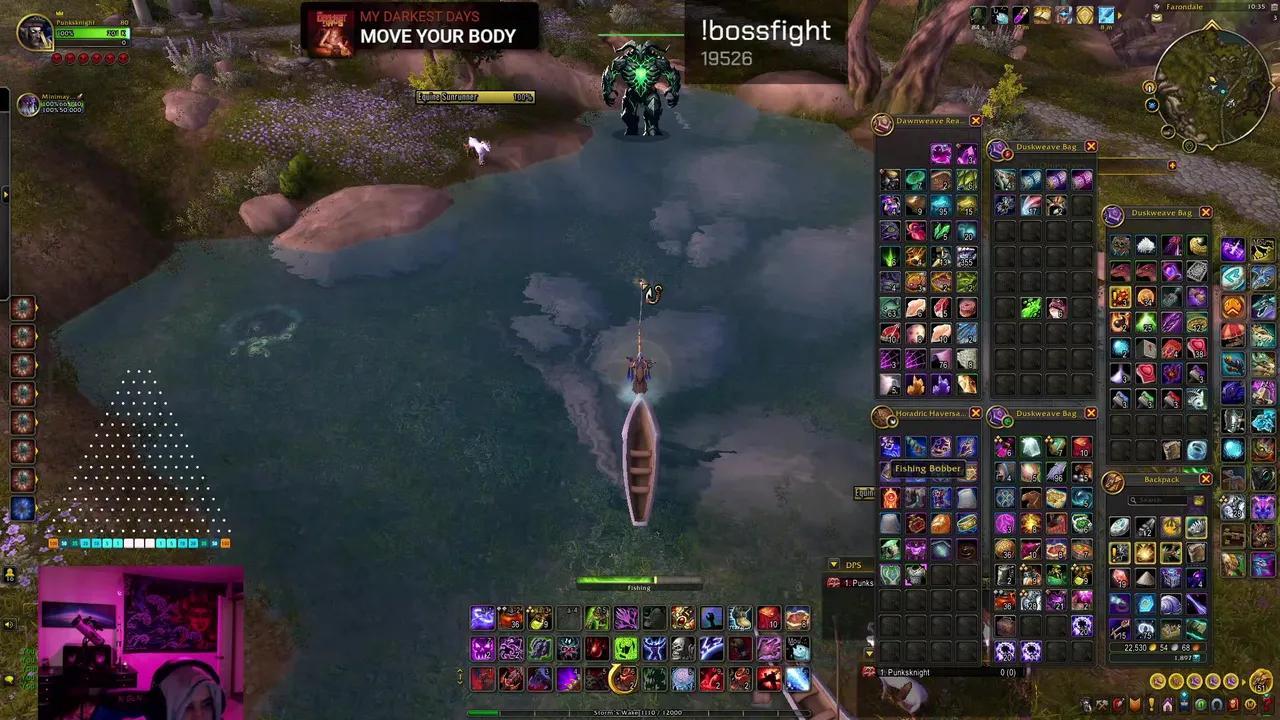
Task: Click the glowing green spell on the action bar
Action: pos(625,649)
